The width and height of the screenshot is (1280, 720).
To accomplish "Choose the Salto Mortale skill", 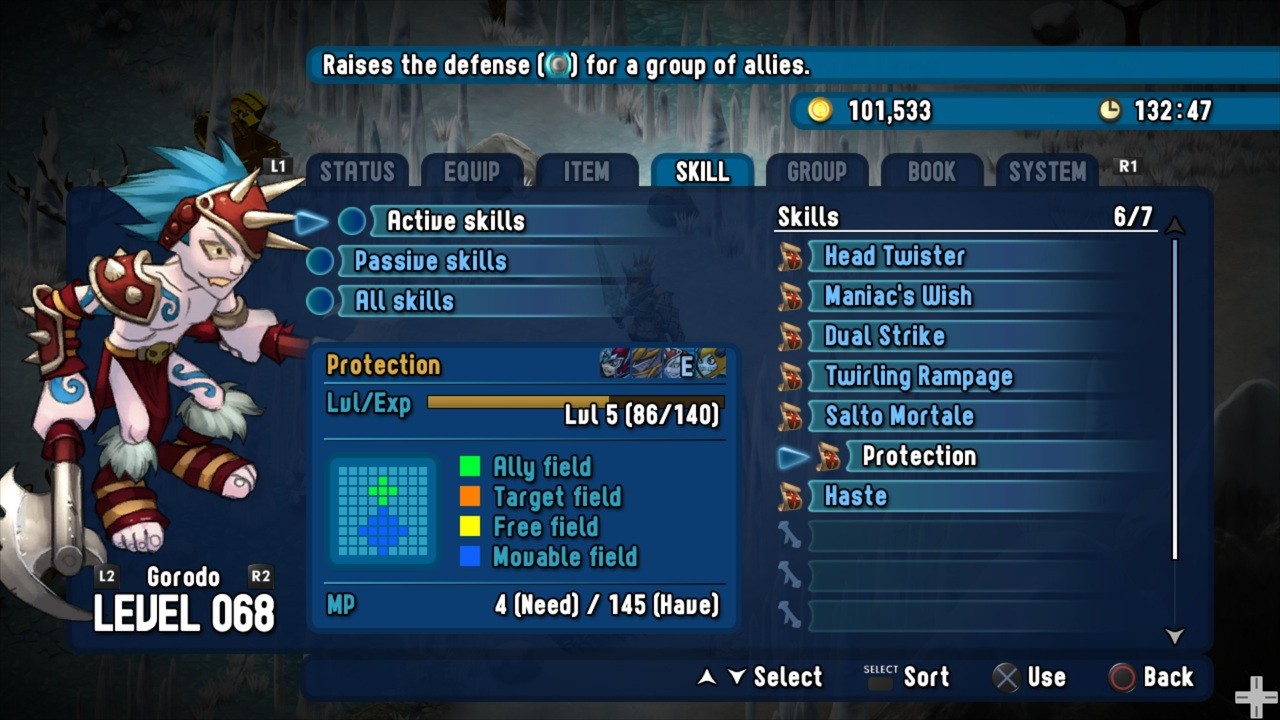I will pos(898,416).
